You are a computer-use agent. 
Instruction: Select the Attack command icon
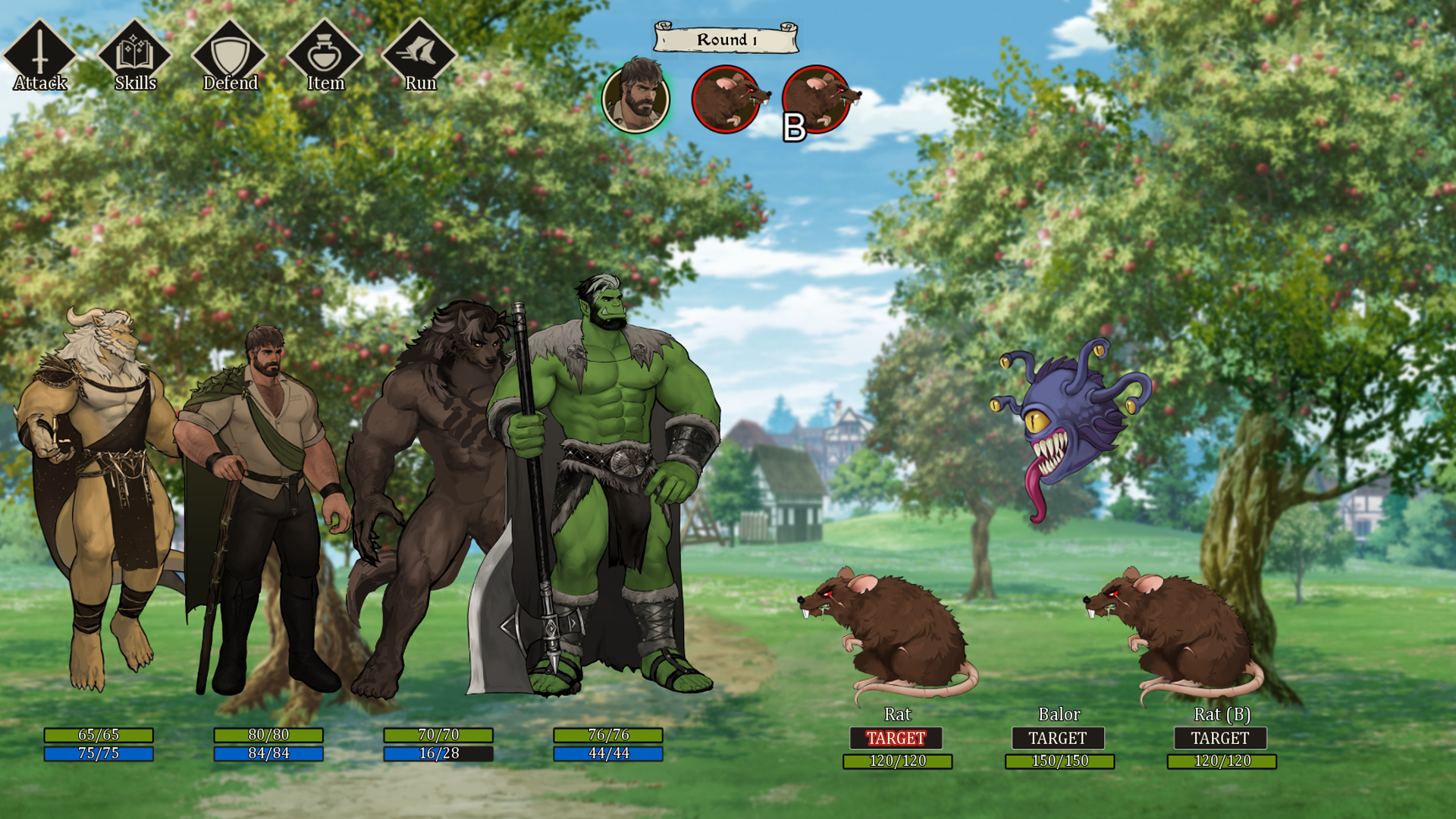click(x=39, y=55)
